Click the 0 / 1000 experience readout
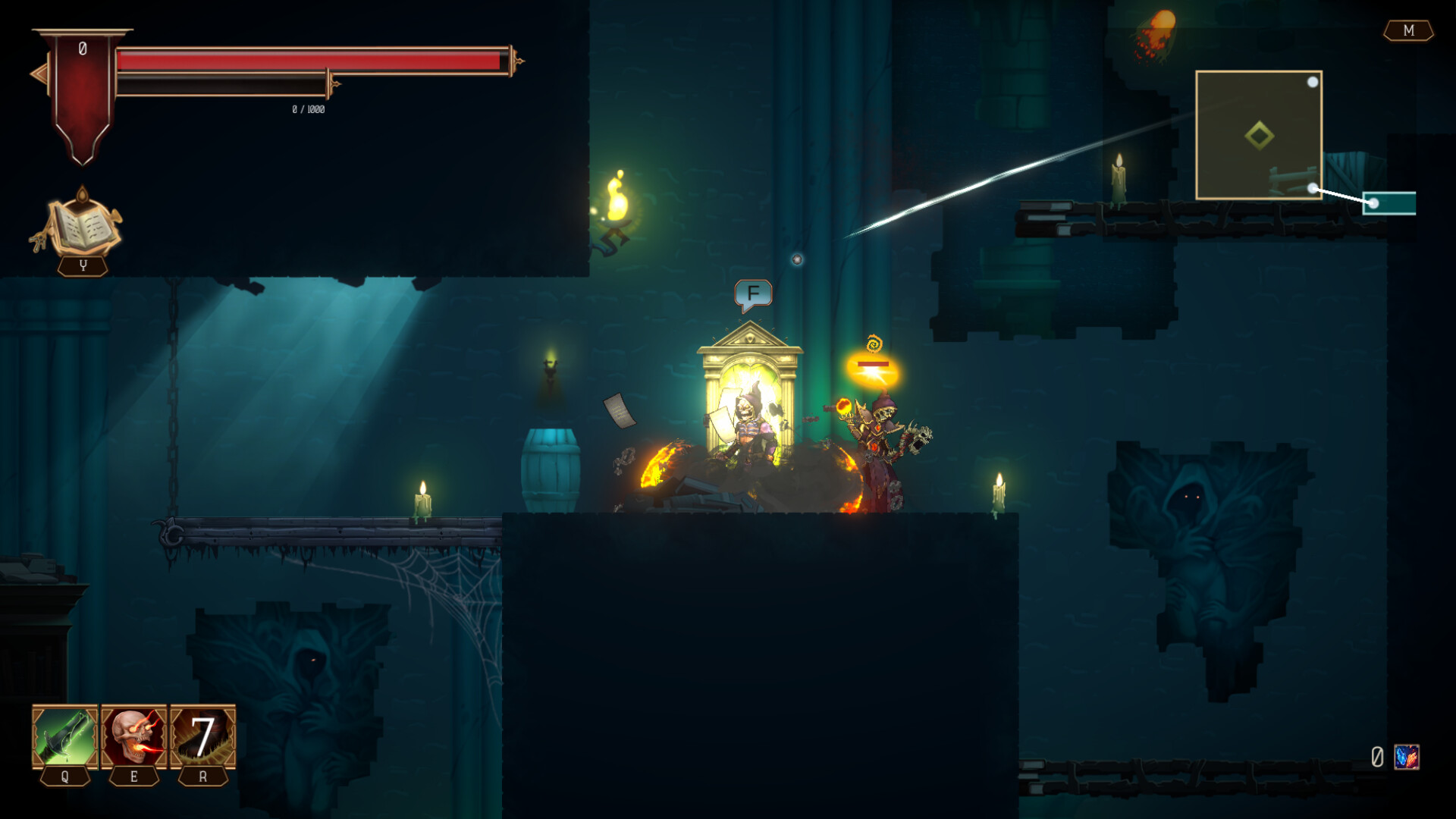Viewport: 1456px width, 819px height. pyautogui.click(x=307, y=108)
